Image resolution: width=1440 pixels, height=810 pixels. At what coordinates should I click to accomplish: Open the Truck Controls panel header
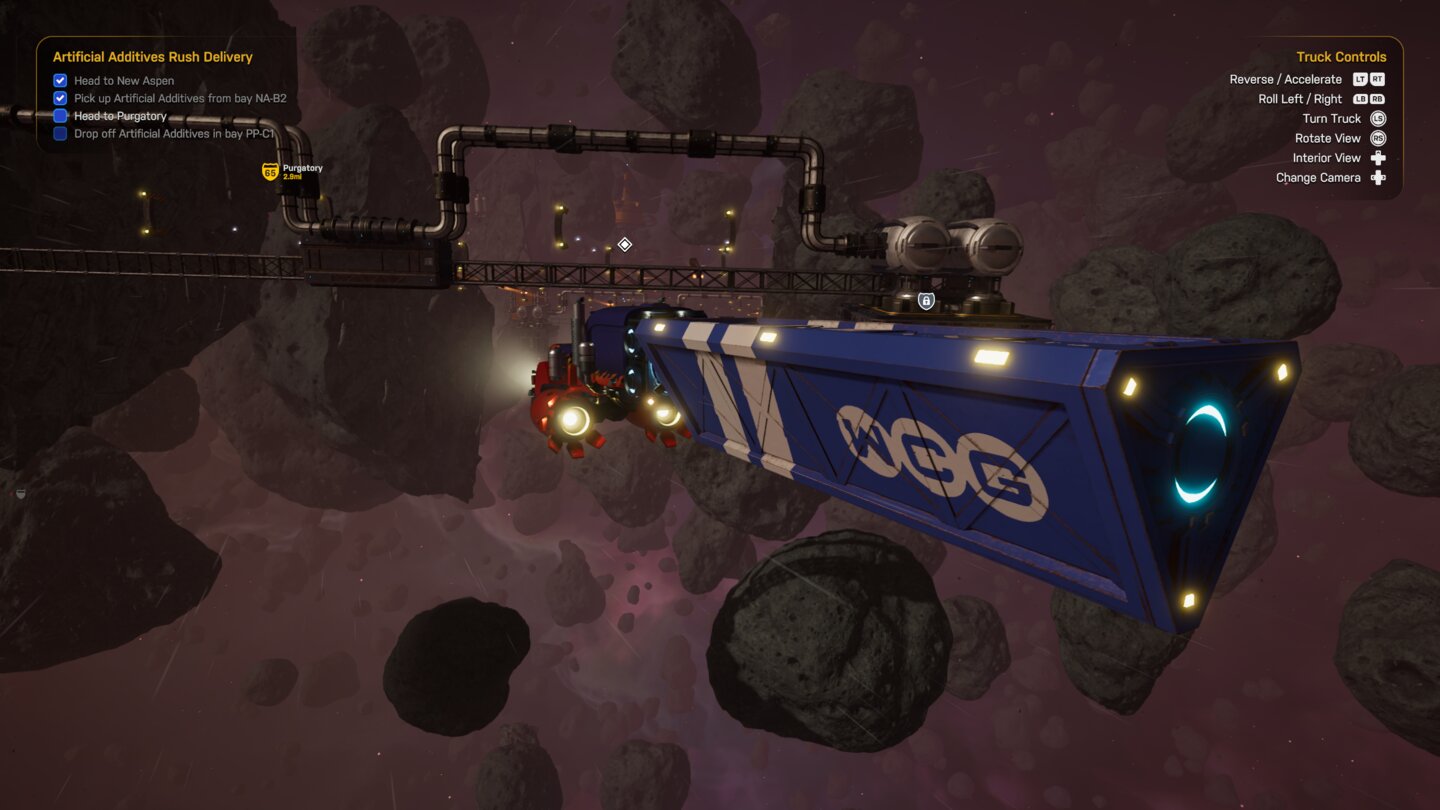tap(1341, 56)
